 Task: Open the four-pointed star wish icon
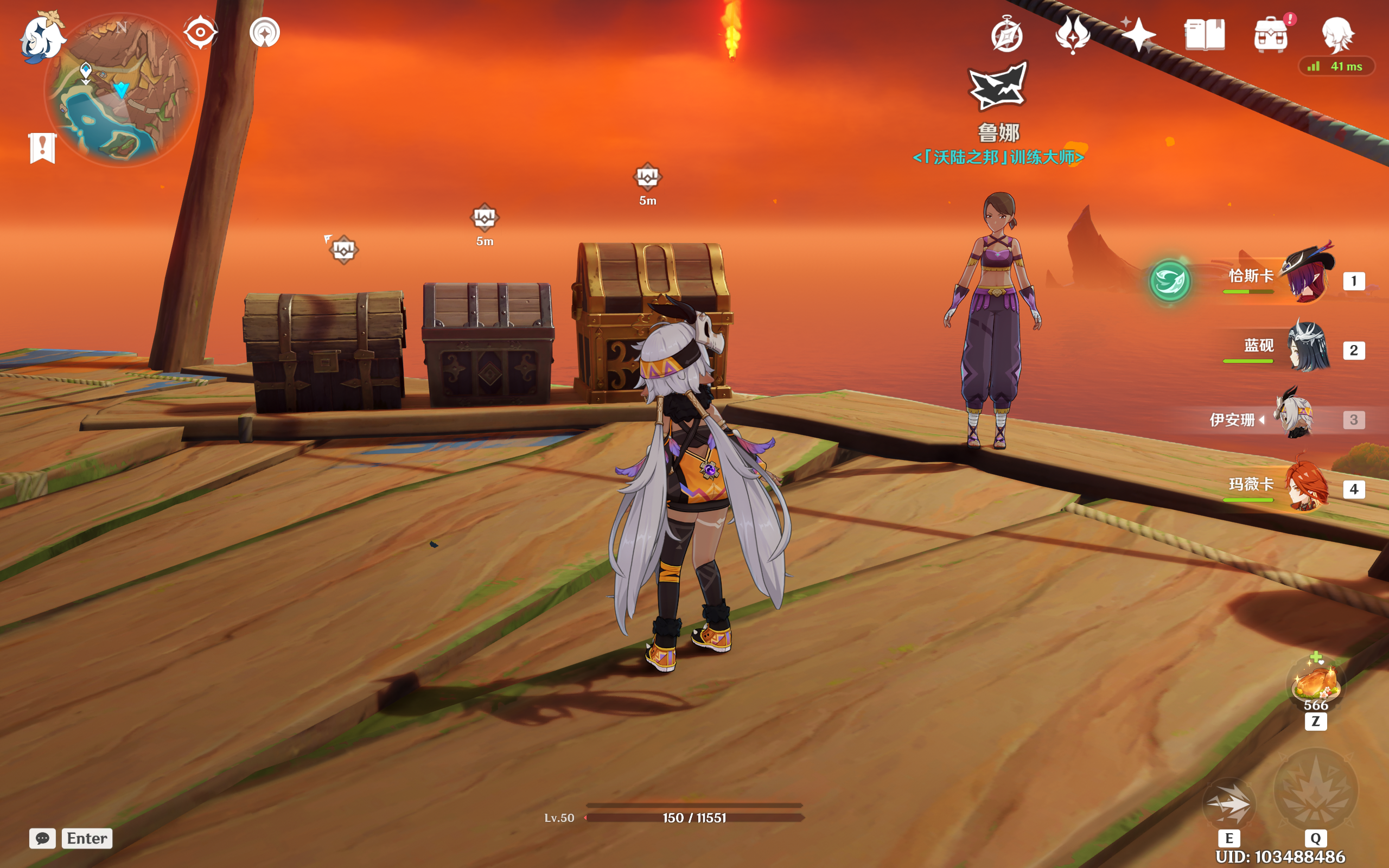click(1138, 34)
